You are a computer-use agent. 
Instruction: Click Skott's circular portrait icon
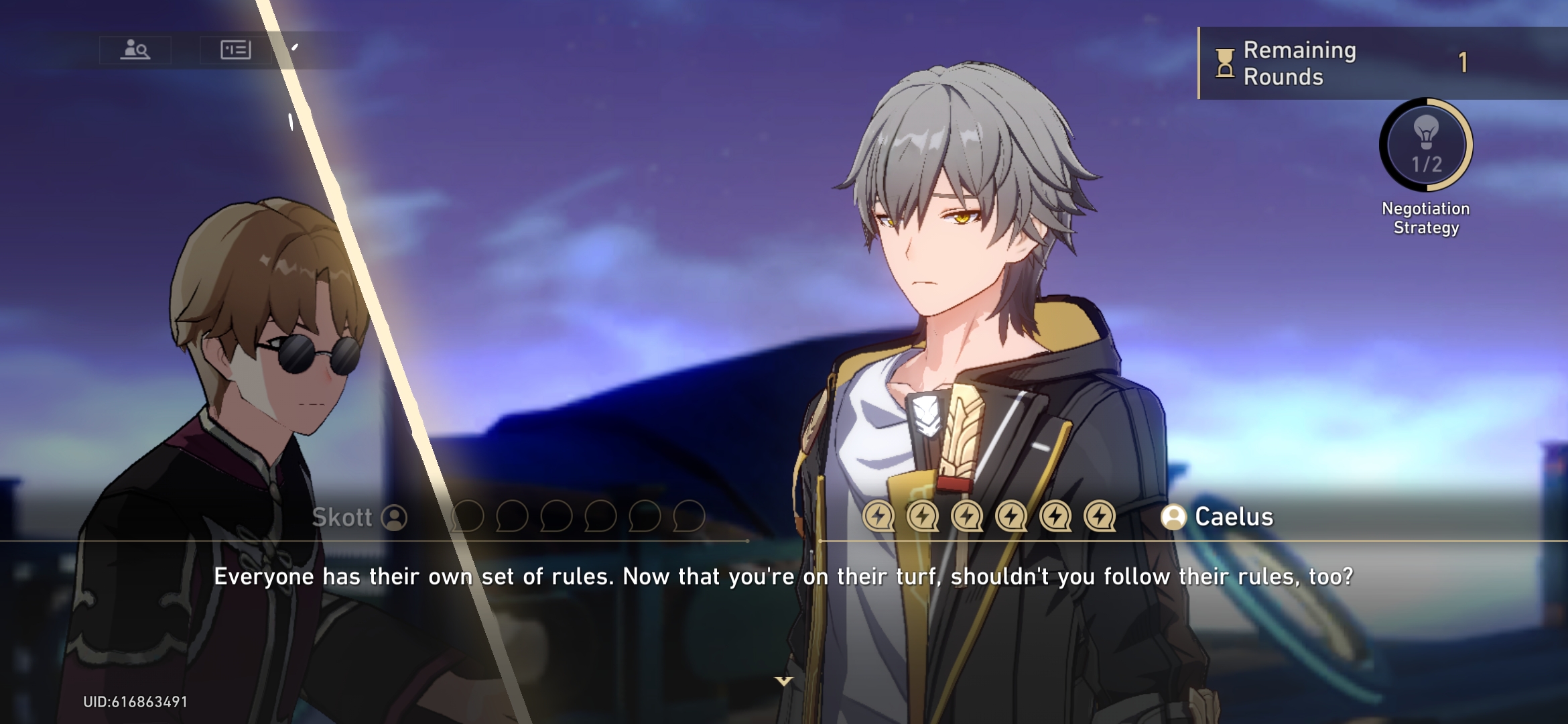click(394, 517)
